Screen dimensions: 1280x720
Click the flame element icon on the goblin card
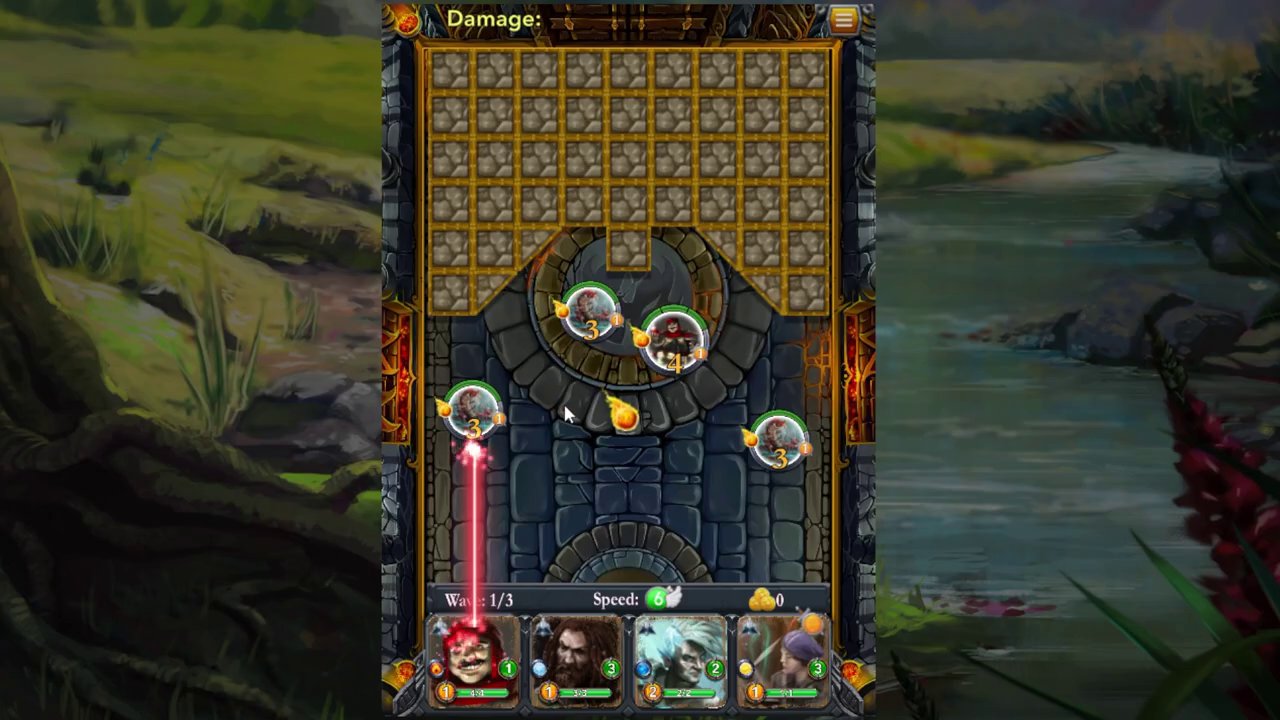[436, 669]
